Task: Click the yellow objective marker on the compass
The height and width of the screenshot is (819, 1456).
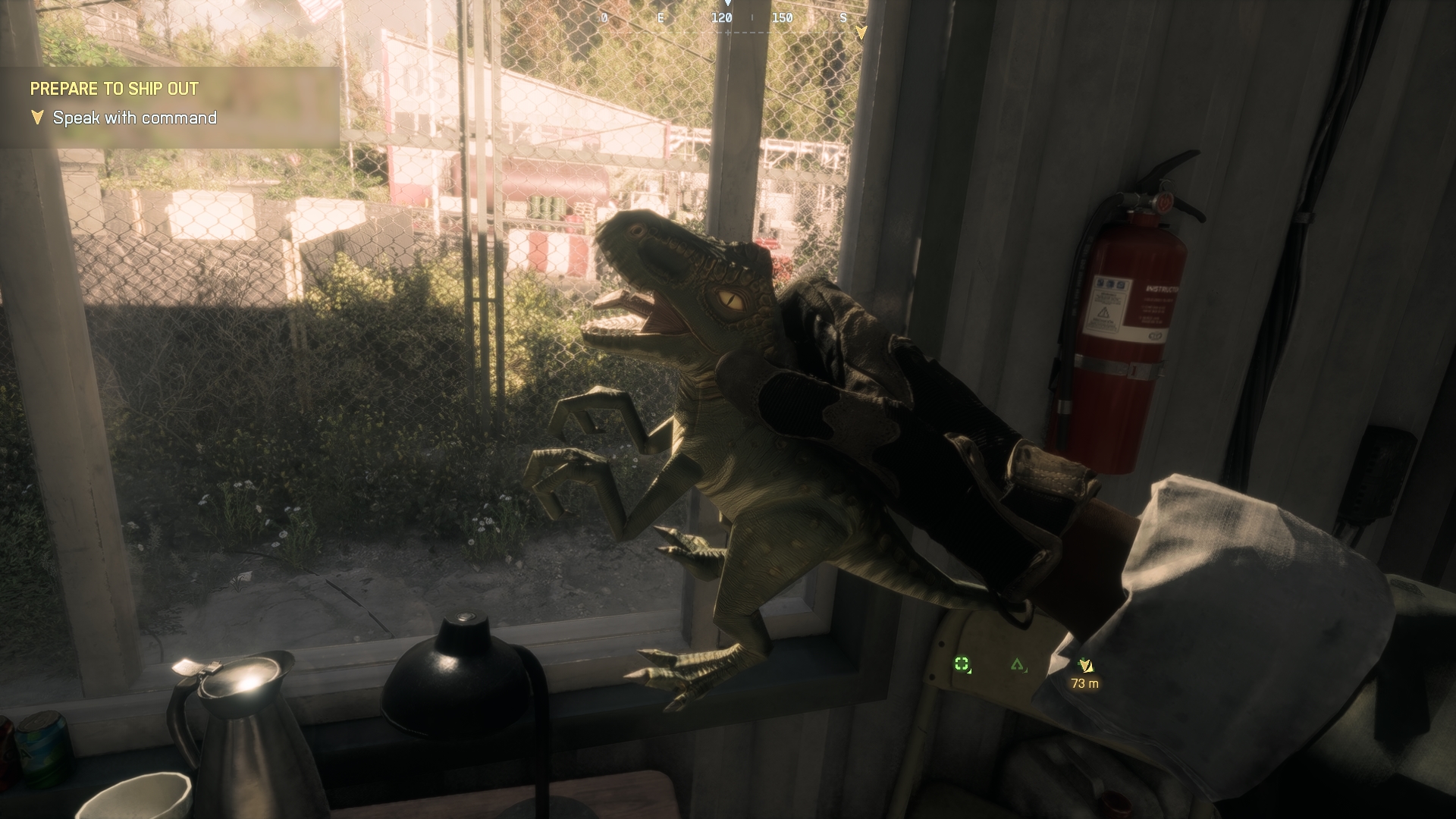Action: pos(861,33)
